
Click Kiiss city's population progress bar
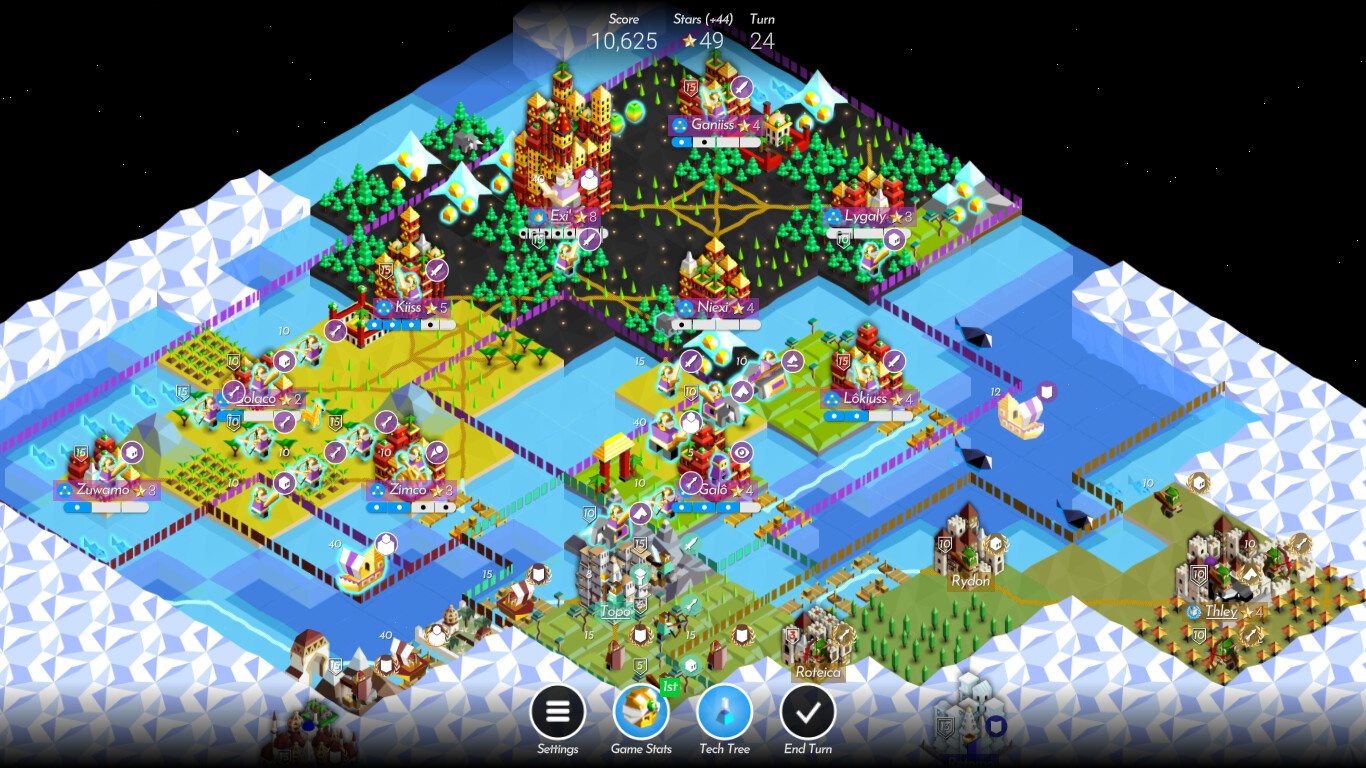click(411, 324)
